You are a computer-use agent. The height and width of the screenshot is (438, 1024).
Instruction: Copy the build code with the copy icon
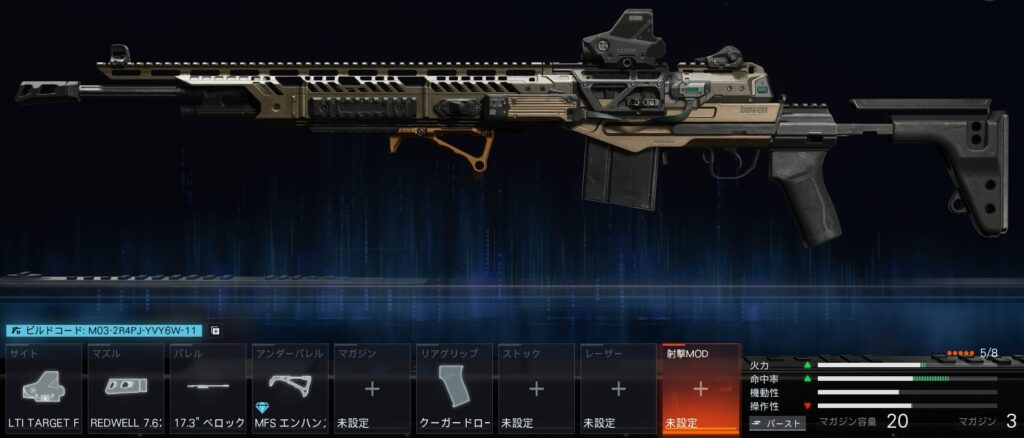(215, 331)
